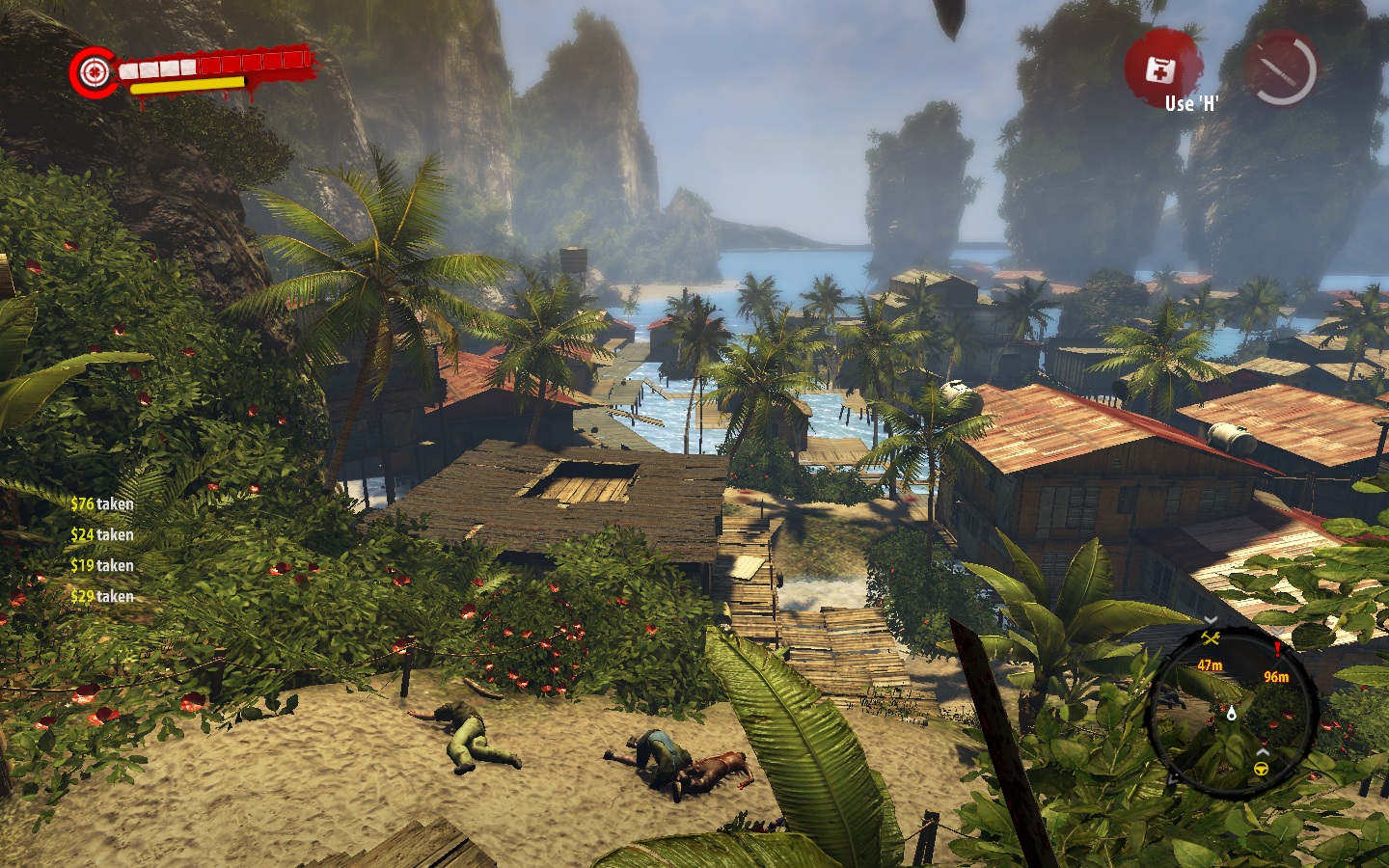Screen dimensions: 1389x868
Task: Open the circular minimap
Action: click(x=1232, y=710)
